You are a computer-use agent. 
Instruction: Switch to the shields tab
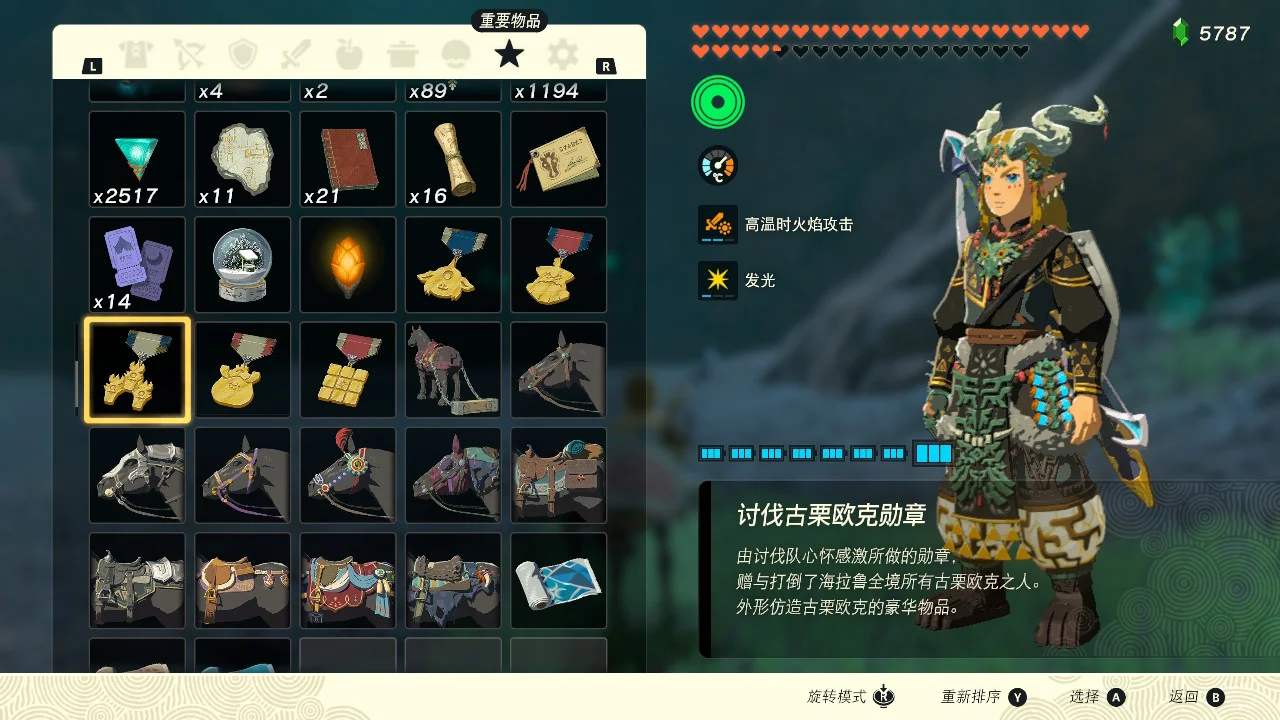(x=243, y=54)
